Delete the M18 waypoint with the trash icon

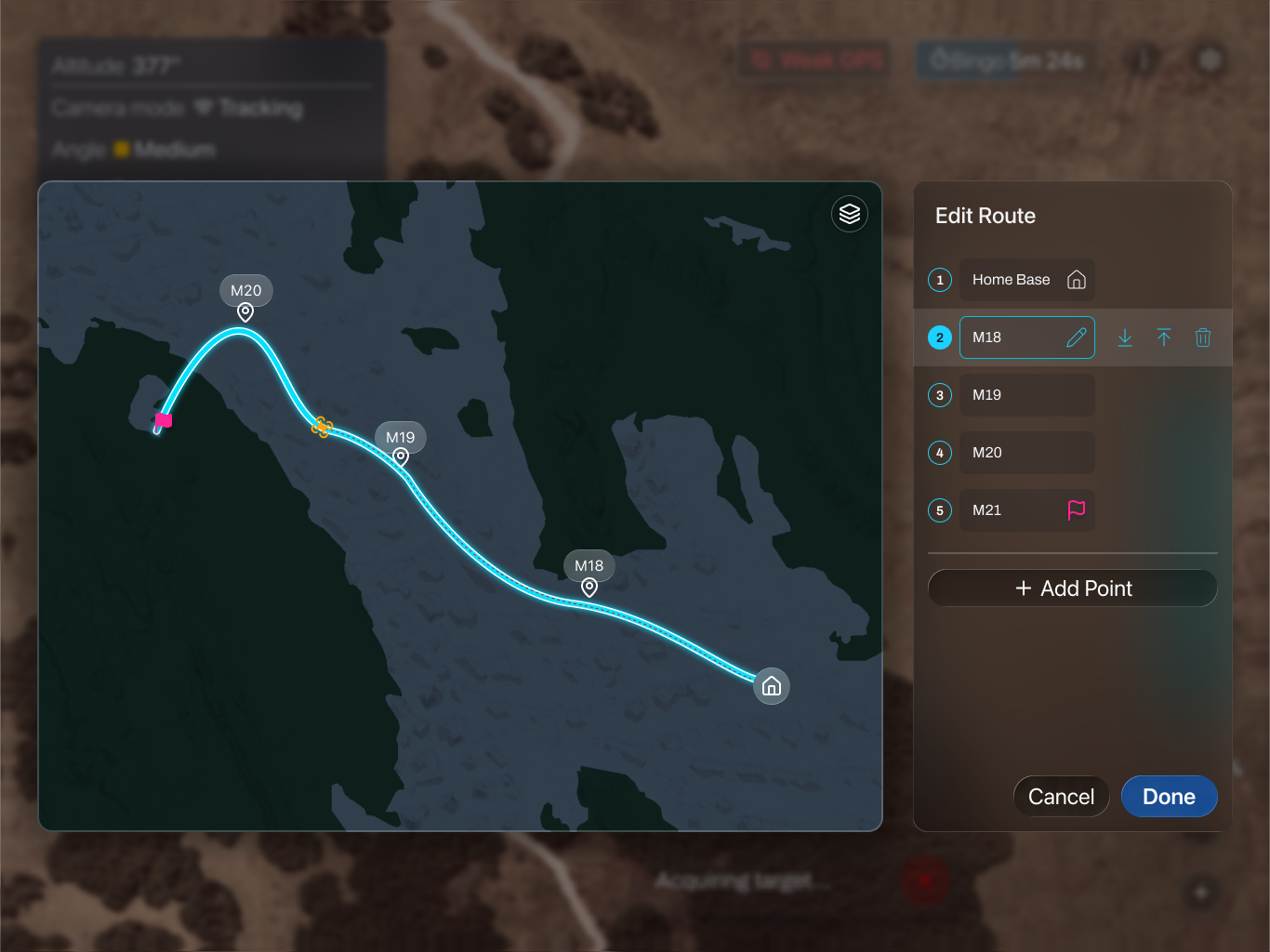coord(1203,337)
